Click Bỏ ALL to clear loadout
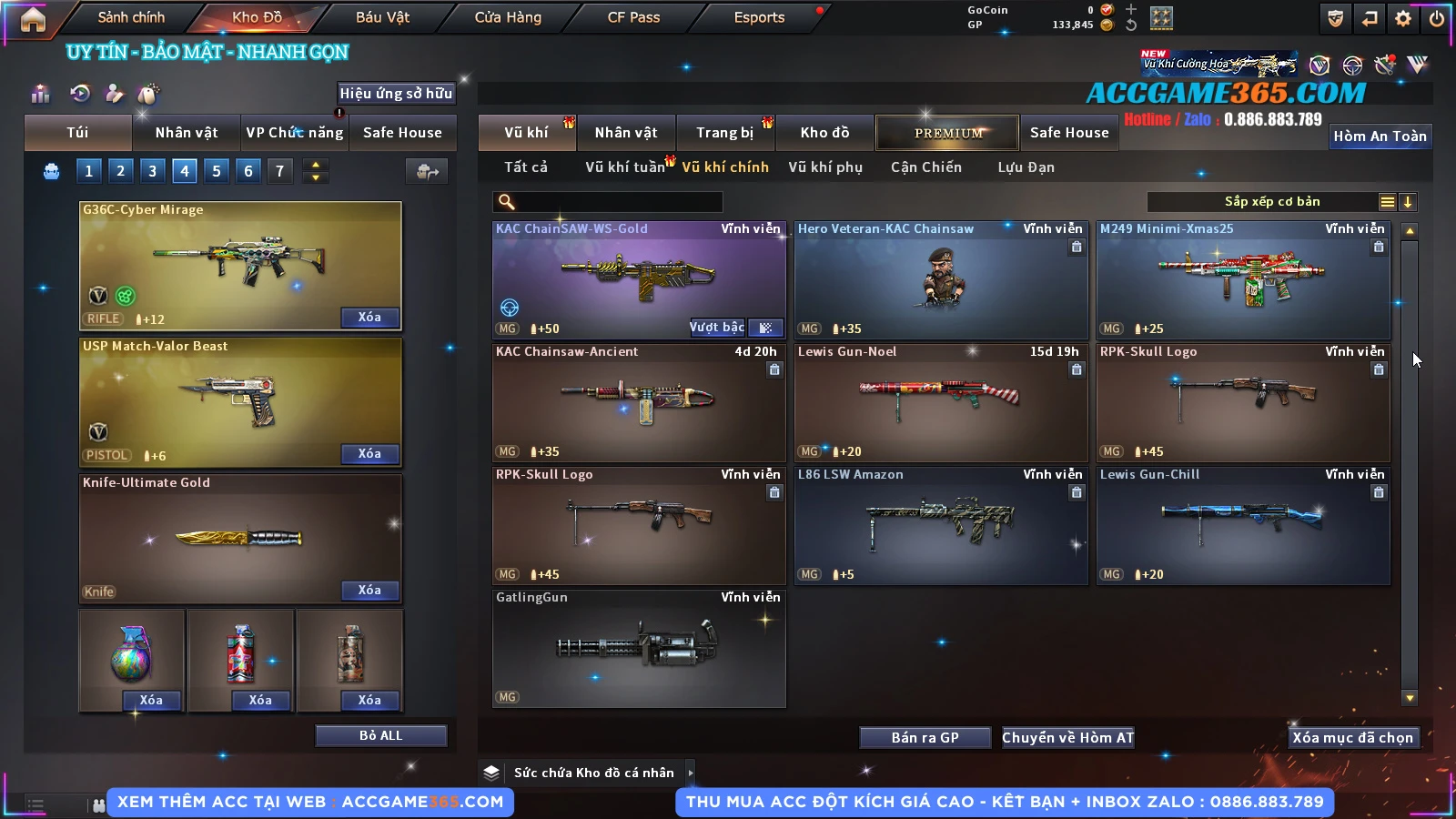The height and width of the screenshot is (819, 1456). tap(380, 735)
